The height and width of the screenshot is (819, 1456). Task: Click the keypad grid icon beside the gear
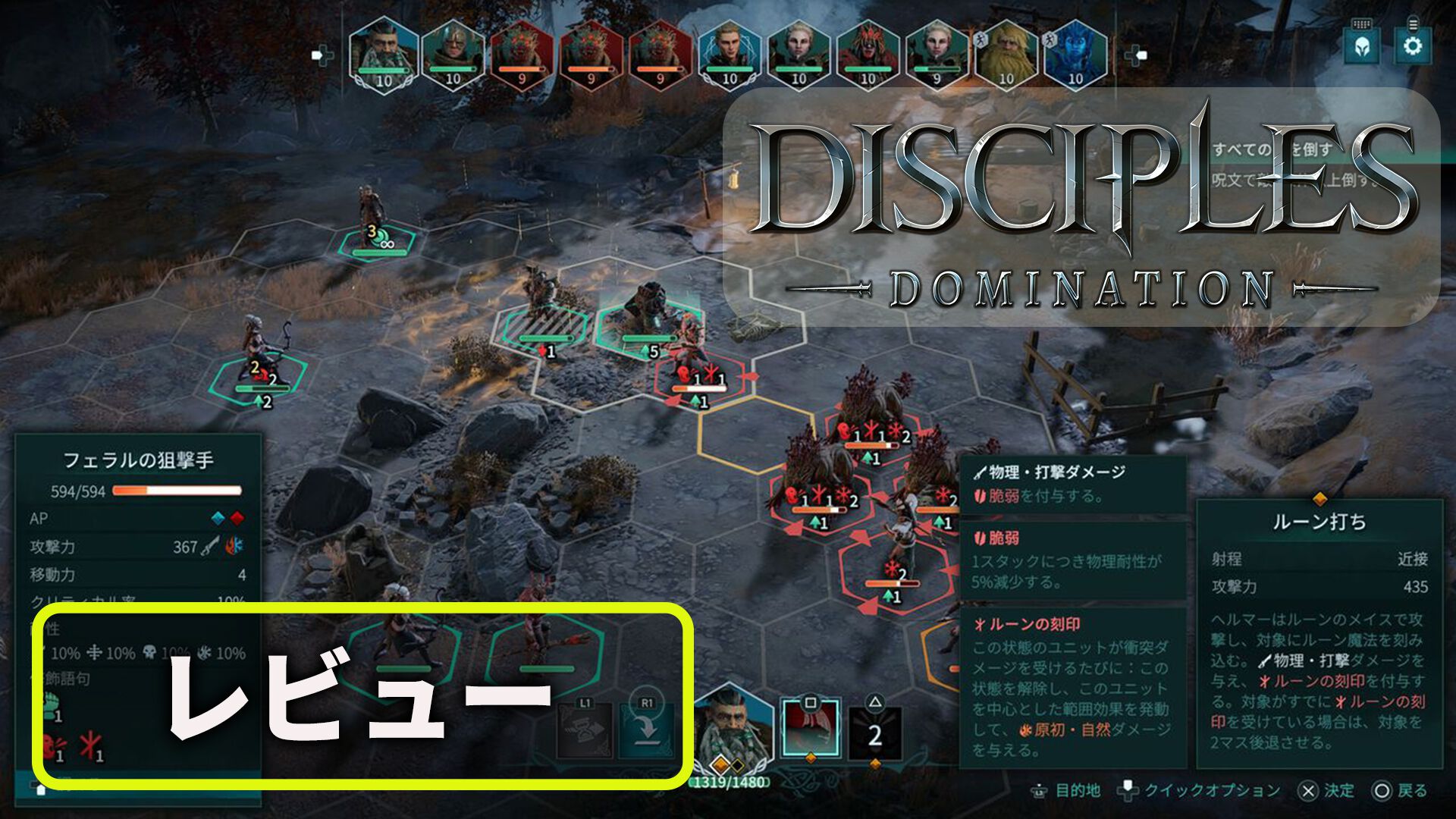1360,24
